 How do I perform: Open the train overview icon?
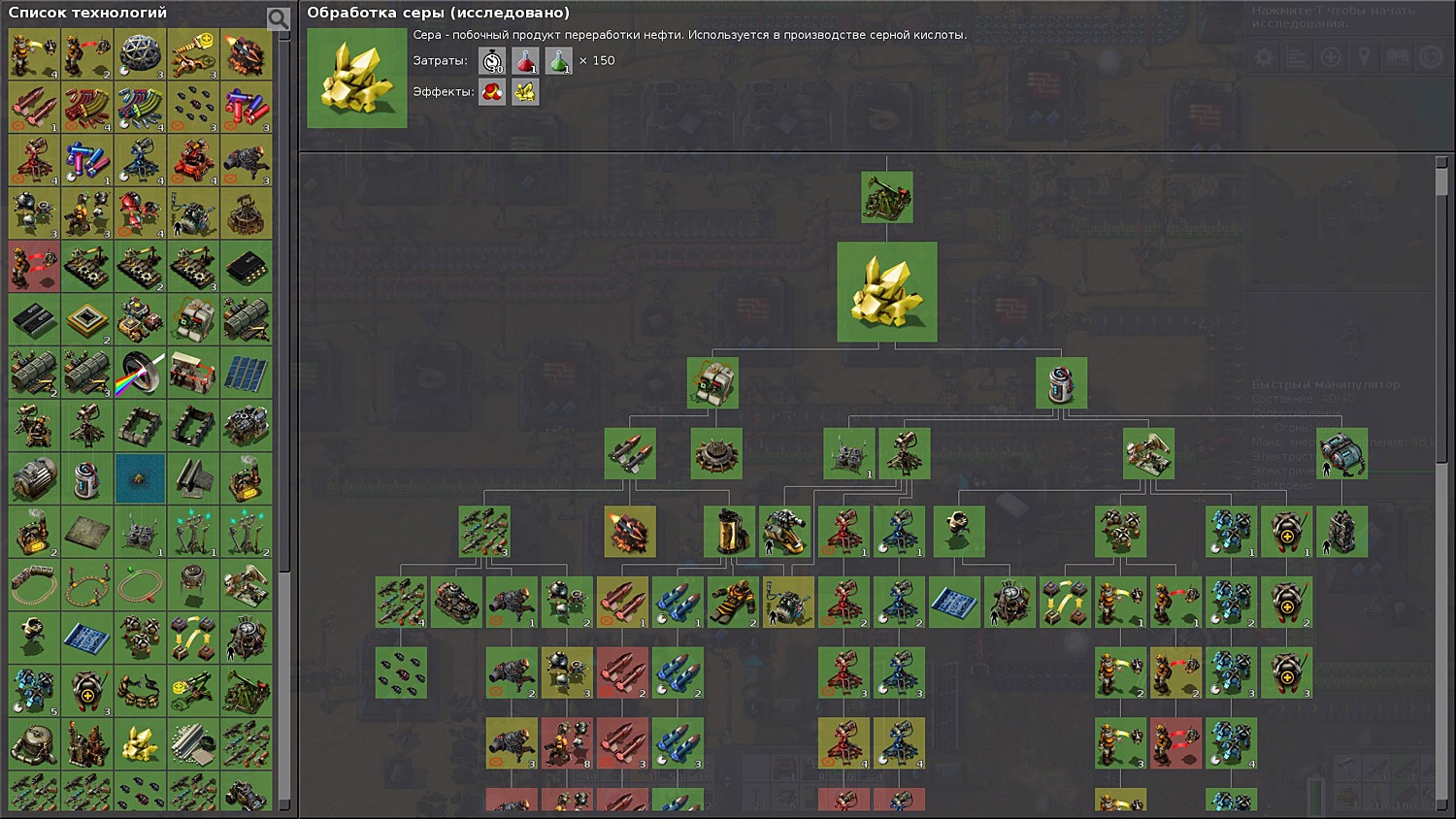[x=1398, y=57]
